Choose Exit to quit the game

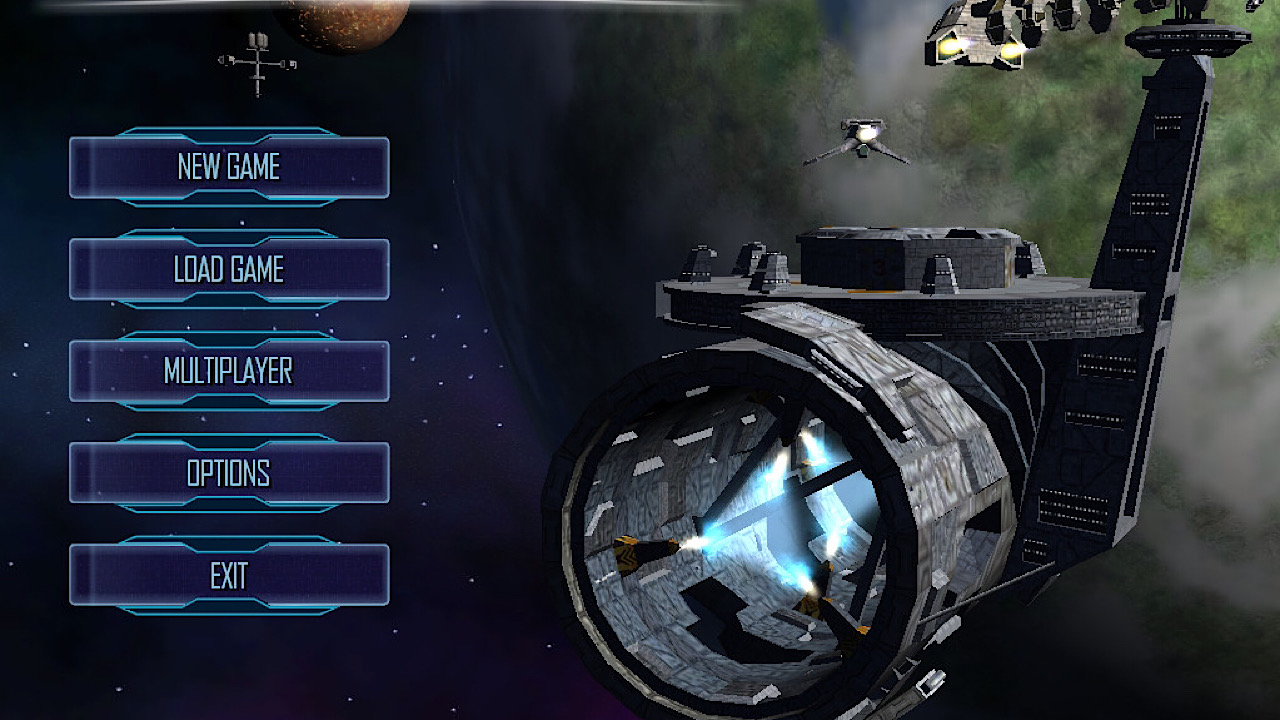coord(229,575)
